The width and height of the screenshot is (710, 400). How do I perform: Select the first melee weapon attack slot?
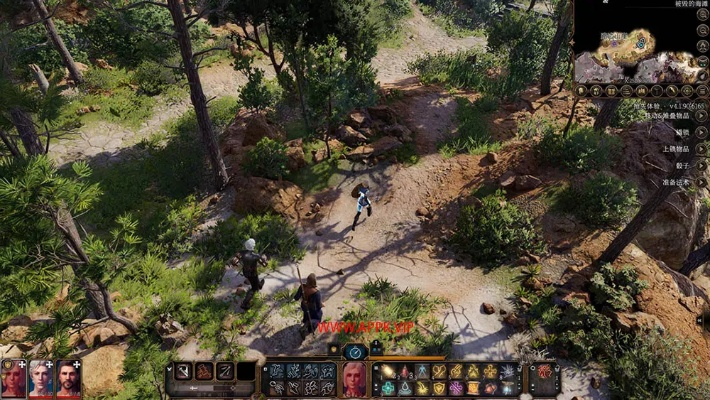pos(183,371)
